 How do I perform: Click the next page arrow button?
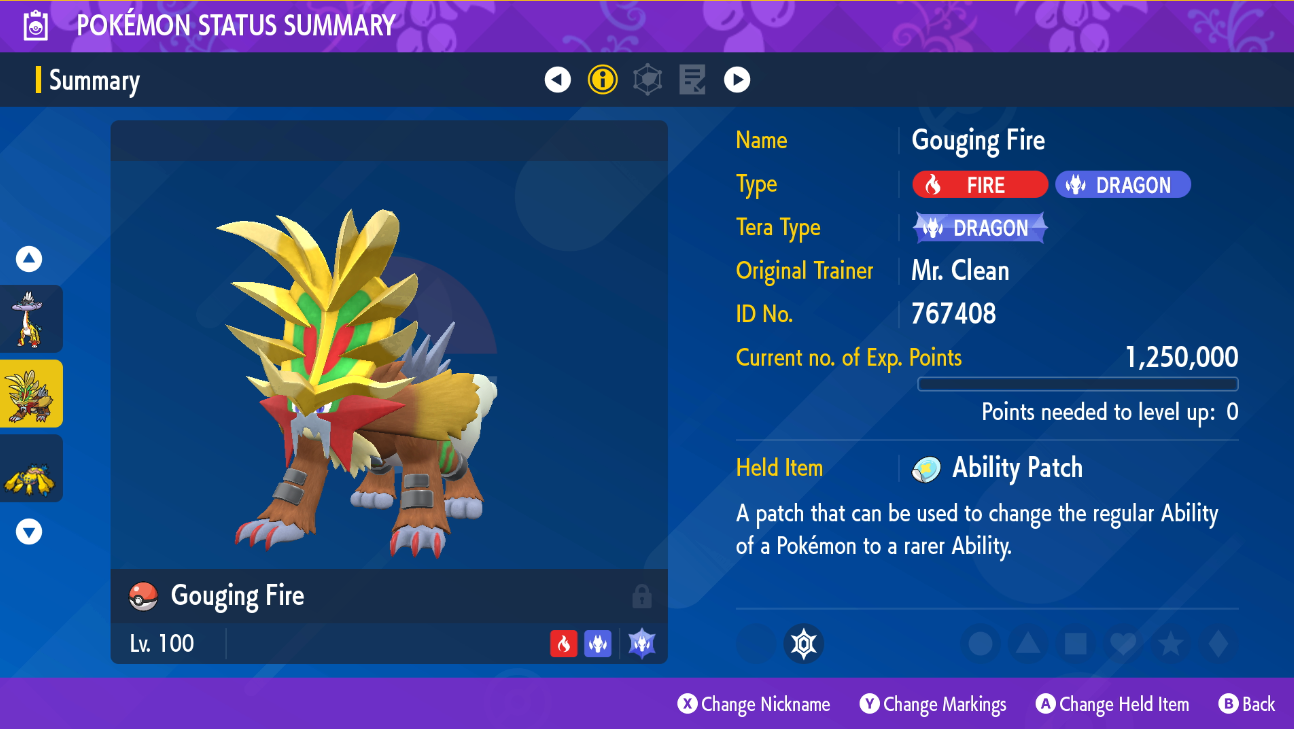[x=737, y=80]
